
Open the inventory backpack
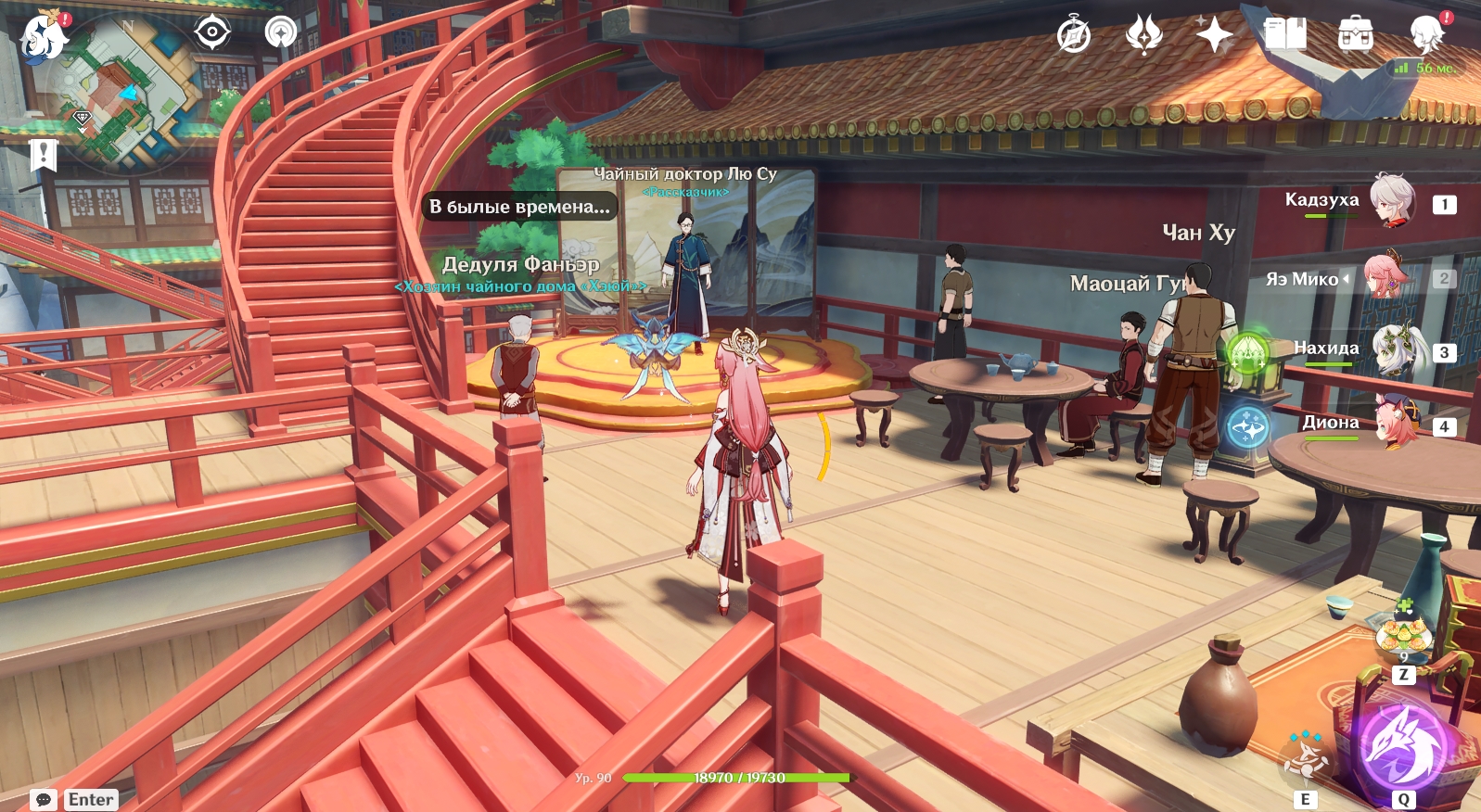click(1355, 35)
